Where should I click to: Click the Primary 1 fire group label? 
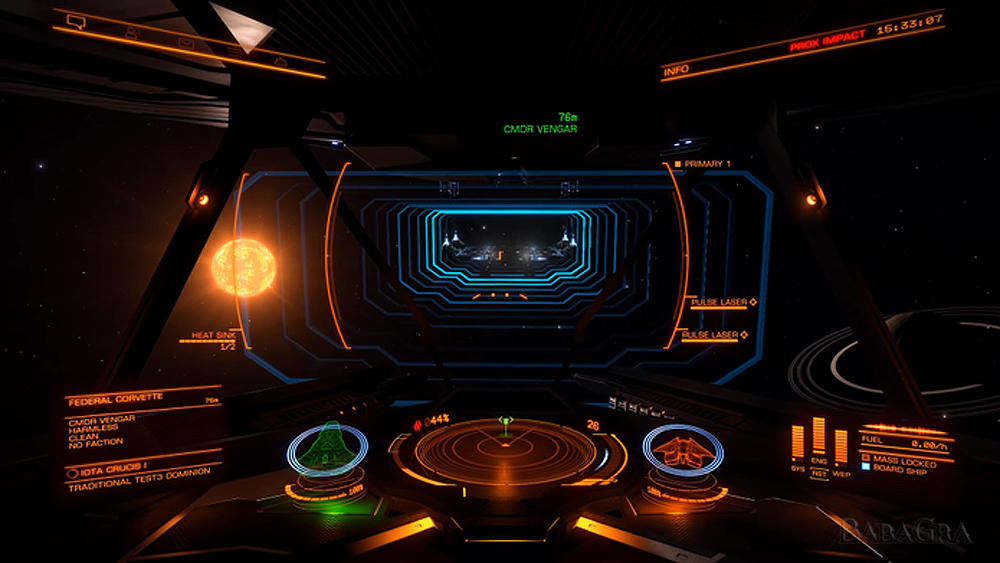[x=707, y=163]
